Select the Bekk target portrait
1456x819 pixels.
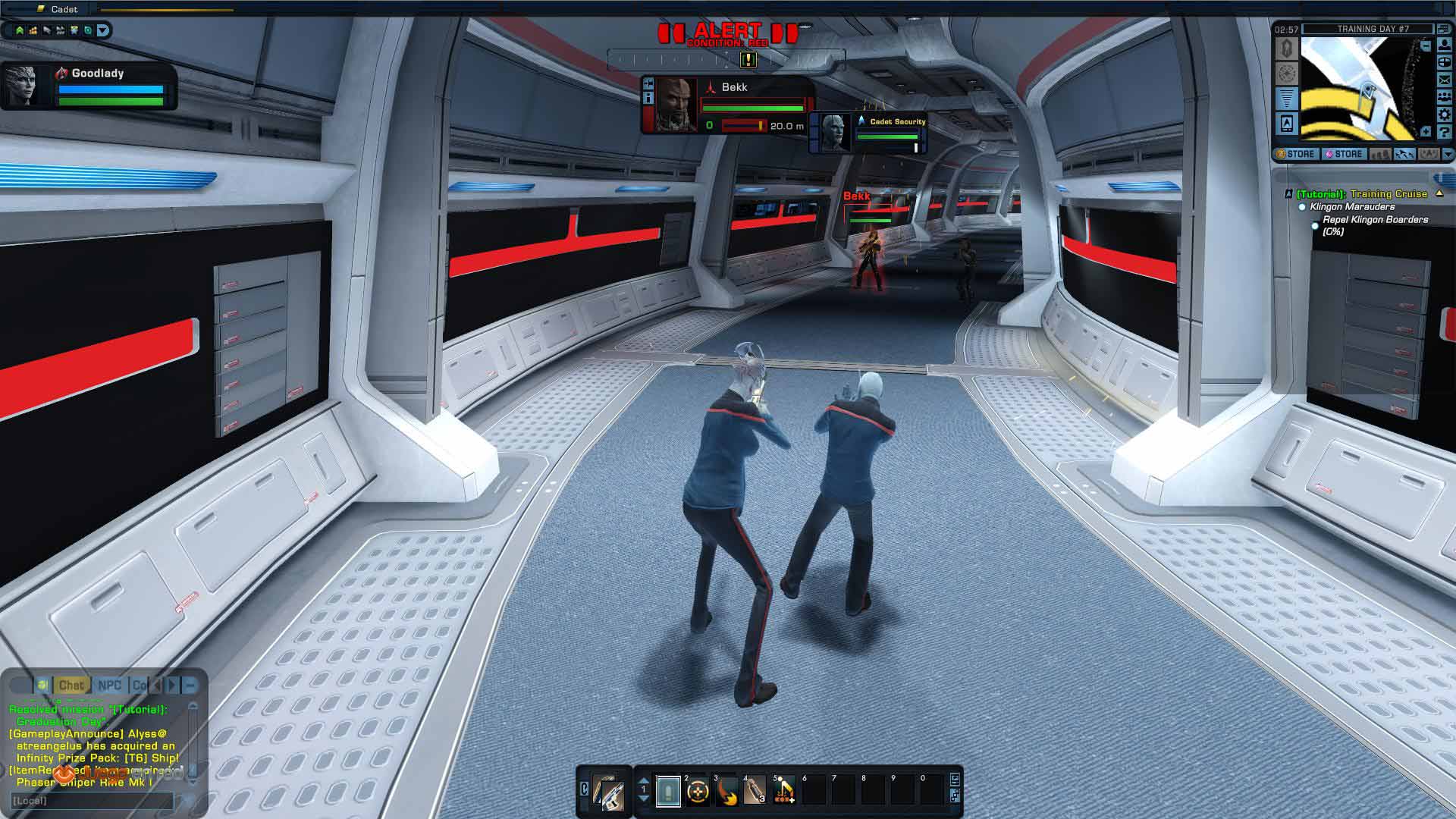(675, 105)
